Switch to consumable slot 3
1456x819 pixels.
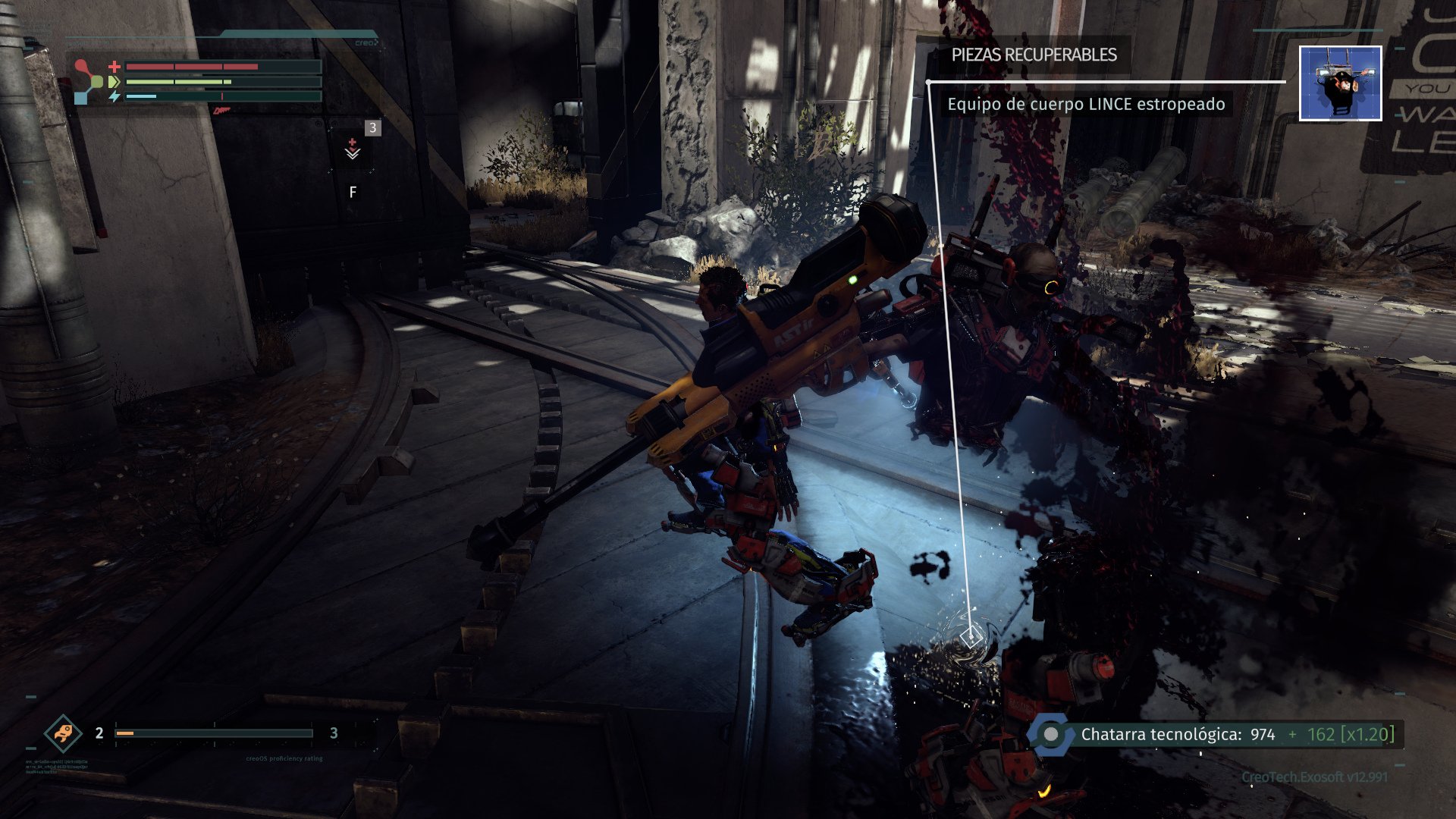tap(372, 128)
